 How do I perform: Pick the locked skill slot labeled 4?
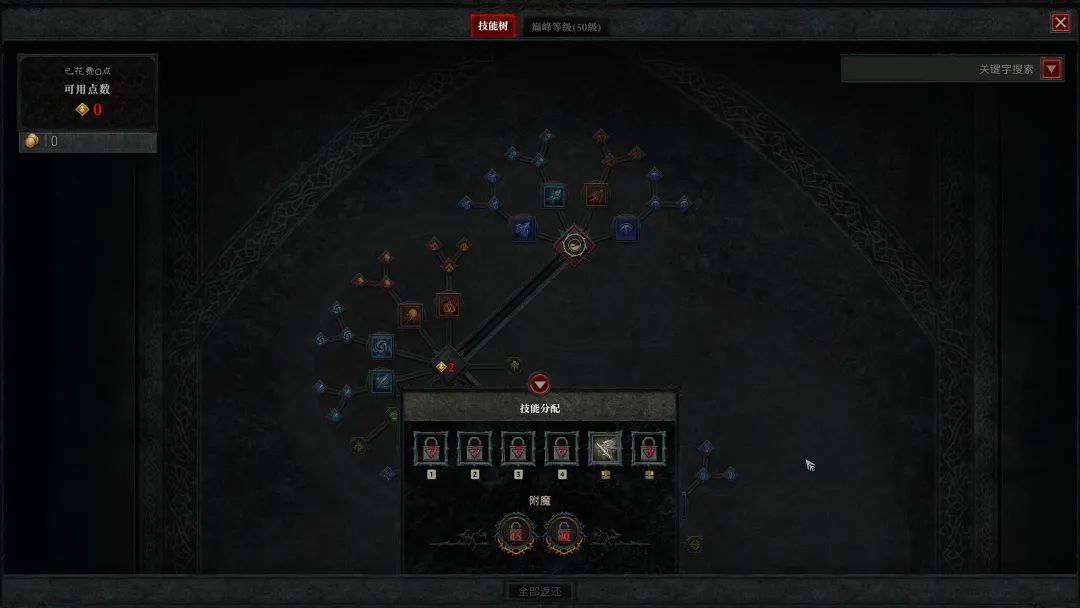(x=561, y=449)
